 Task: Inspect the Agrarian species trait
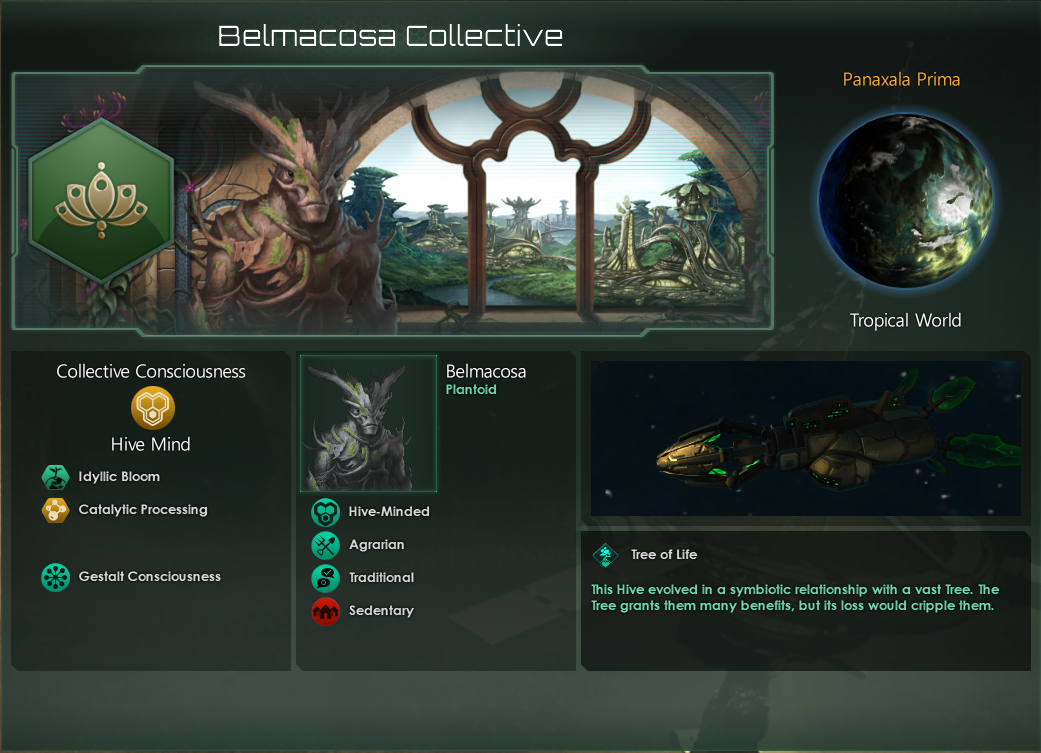point(325,545)
